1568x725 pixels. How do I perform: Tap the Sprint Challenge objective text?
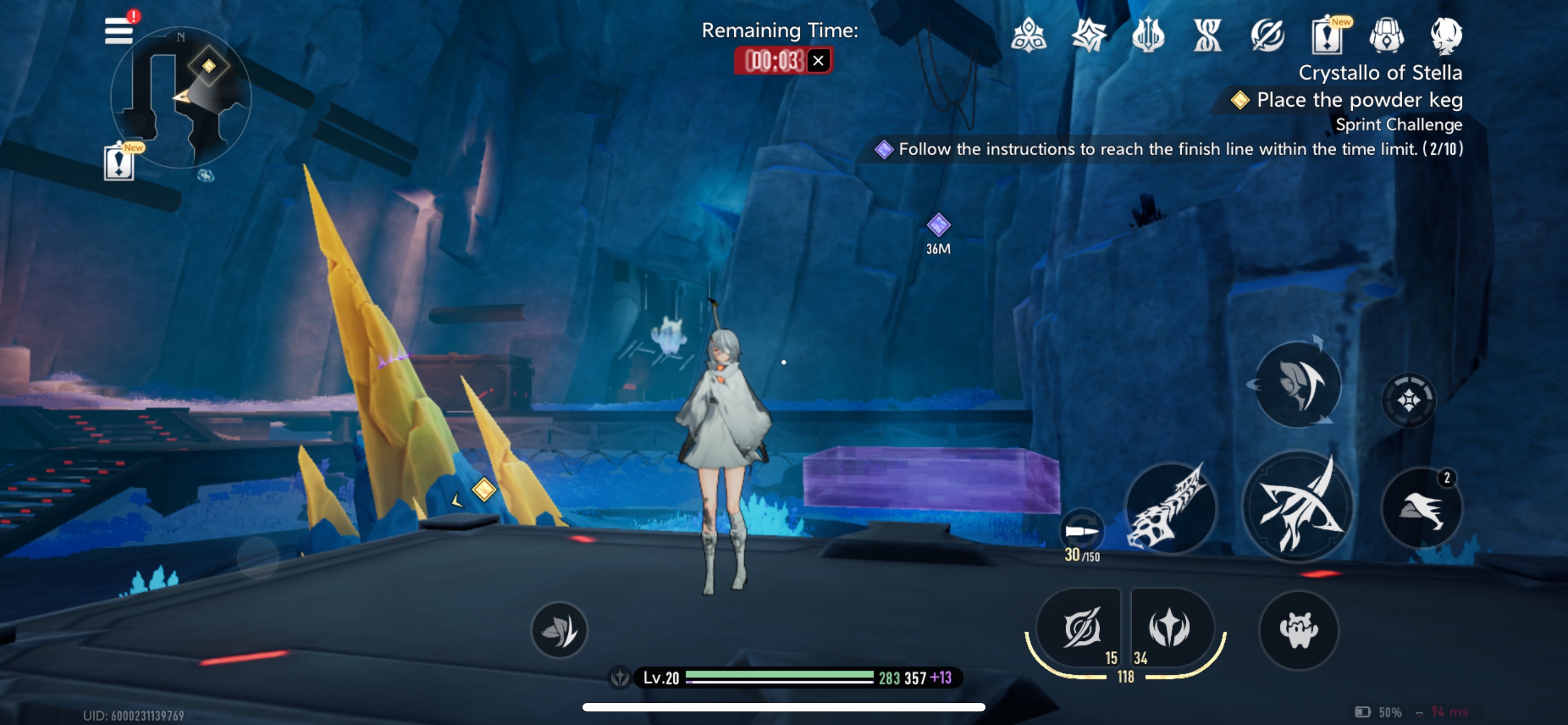click(1398, 125)
